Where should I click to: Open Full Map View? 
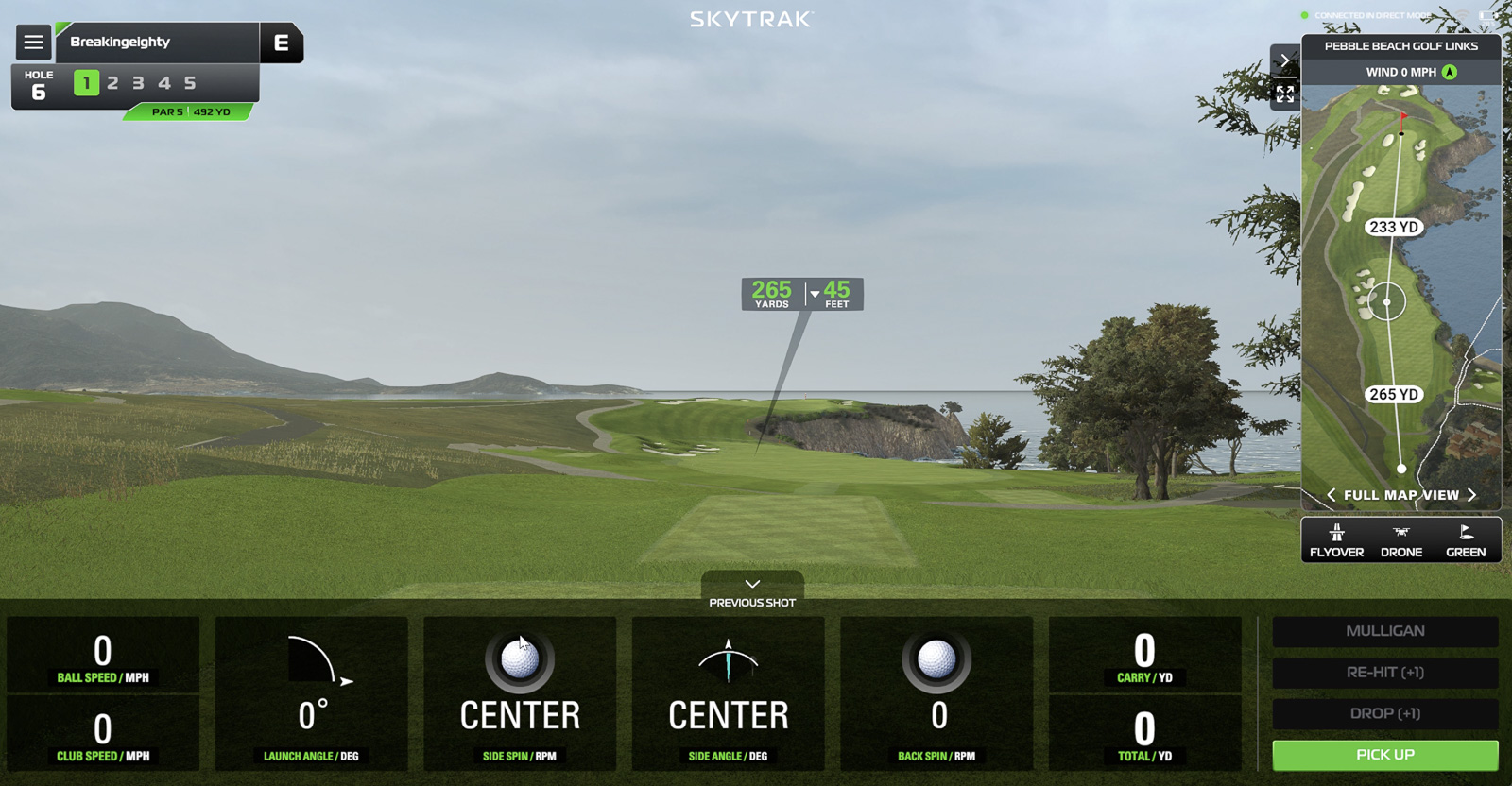click(1400, 494)
